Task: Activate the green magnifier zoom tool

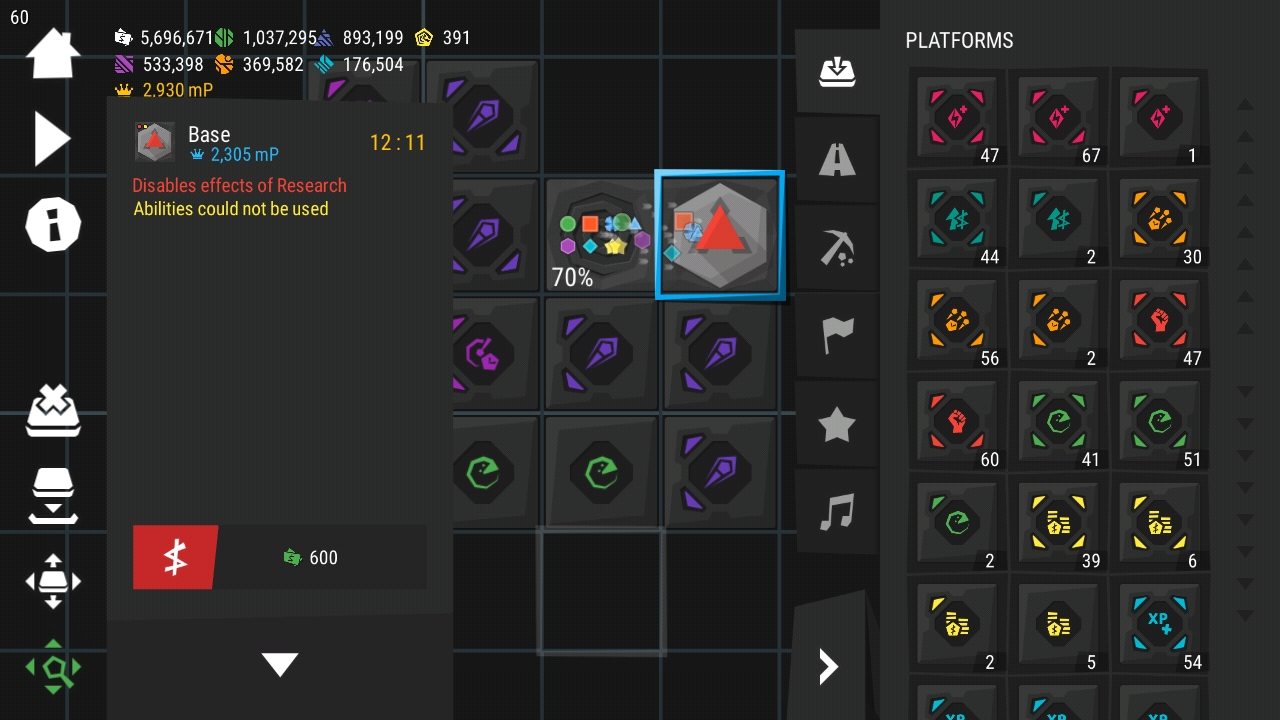Action: click(x=53, y=667)
